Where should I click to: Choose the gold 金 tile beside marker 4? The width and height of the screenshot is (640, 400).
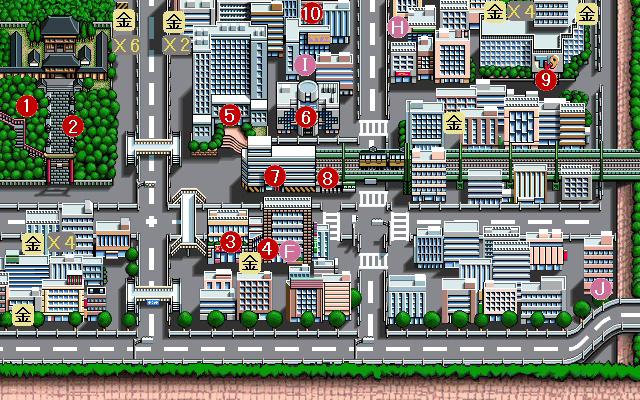[250, 263]
